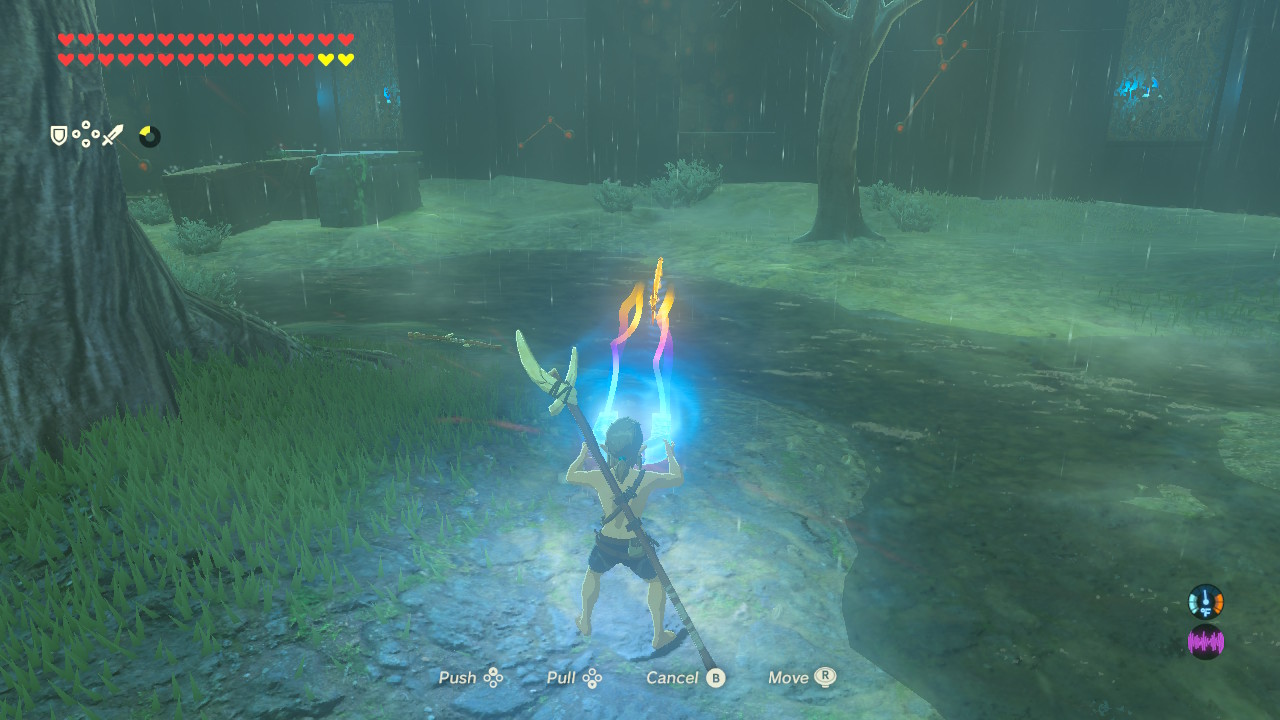Select the Push command label

click(457, 678)
